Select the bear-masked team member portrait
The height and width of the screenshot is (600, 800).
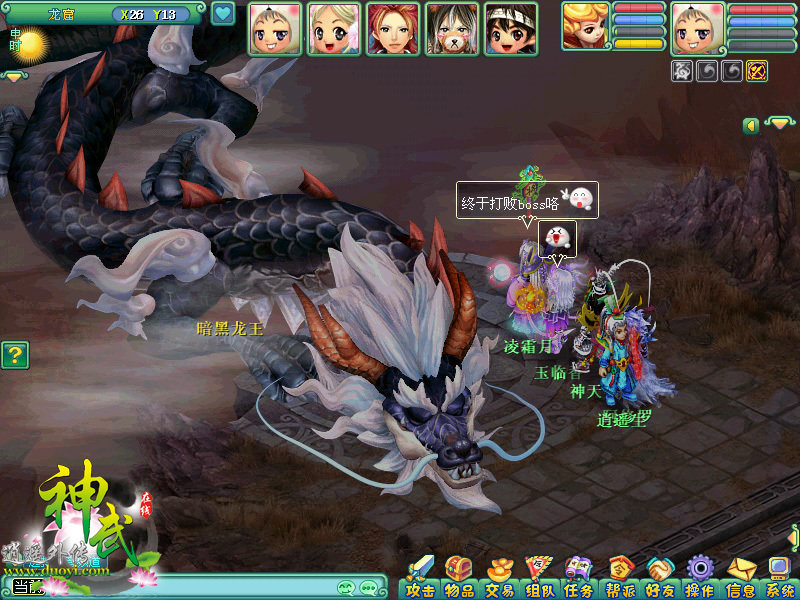pos(452,29)
